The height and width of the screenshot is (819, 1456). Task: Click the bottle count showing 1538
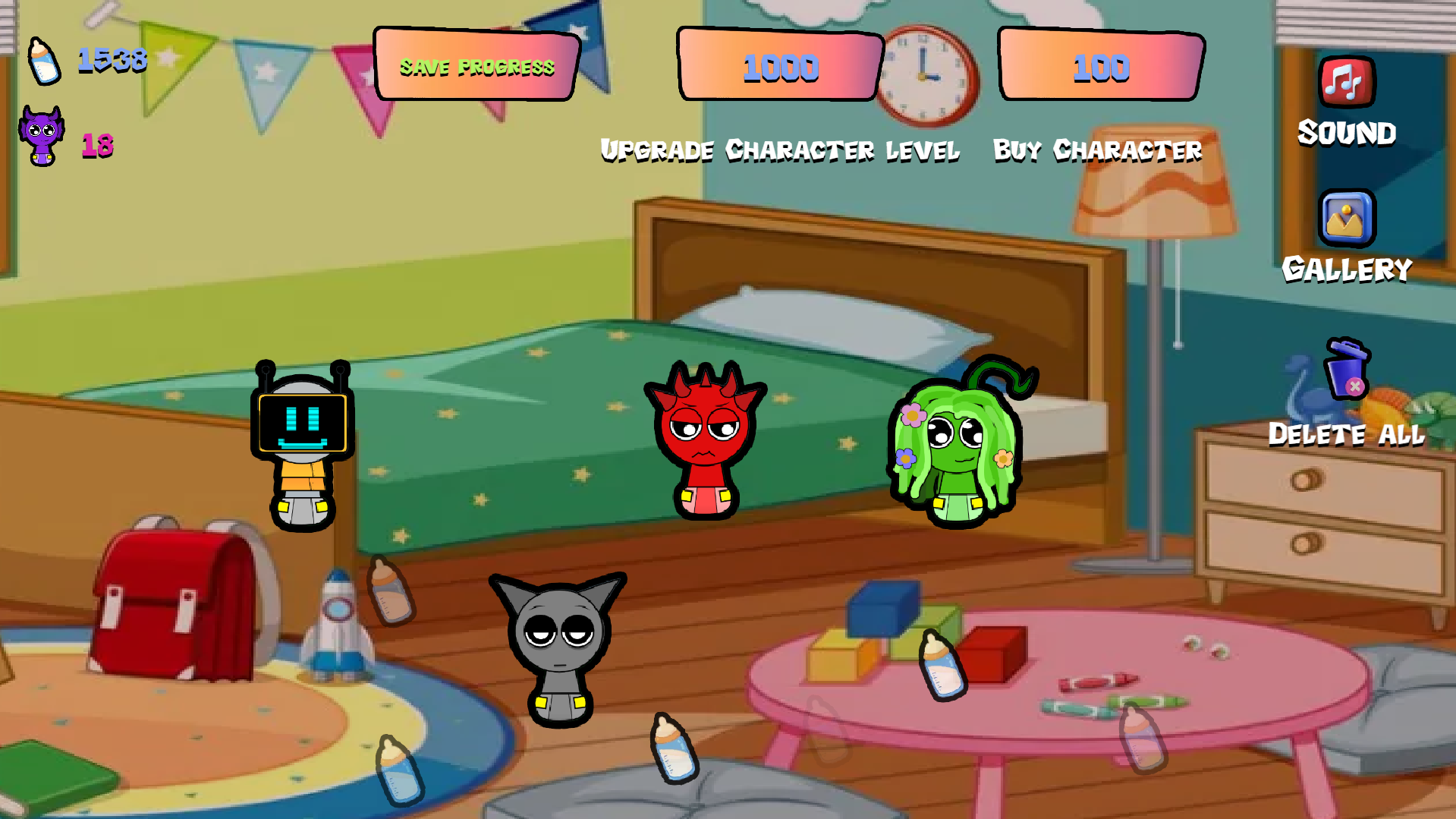tap(112, 61)
